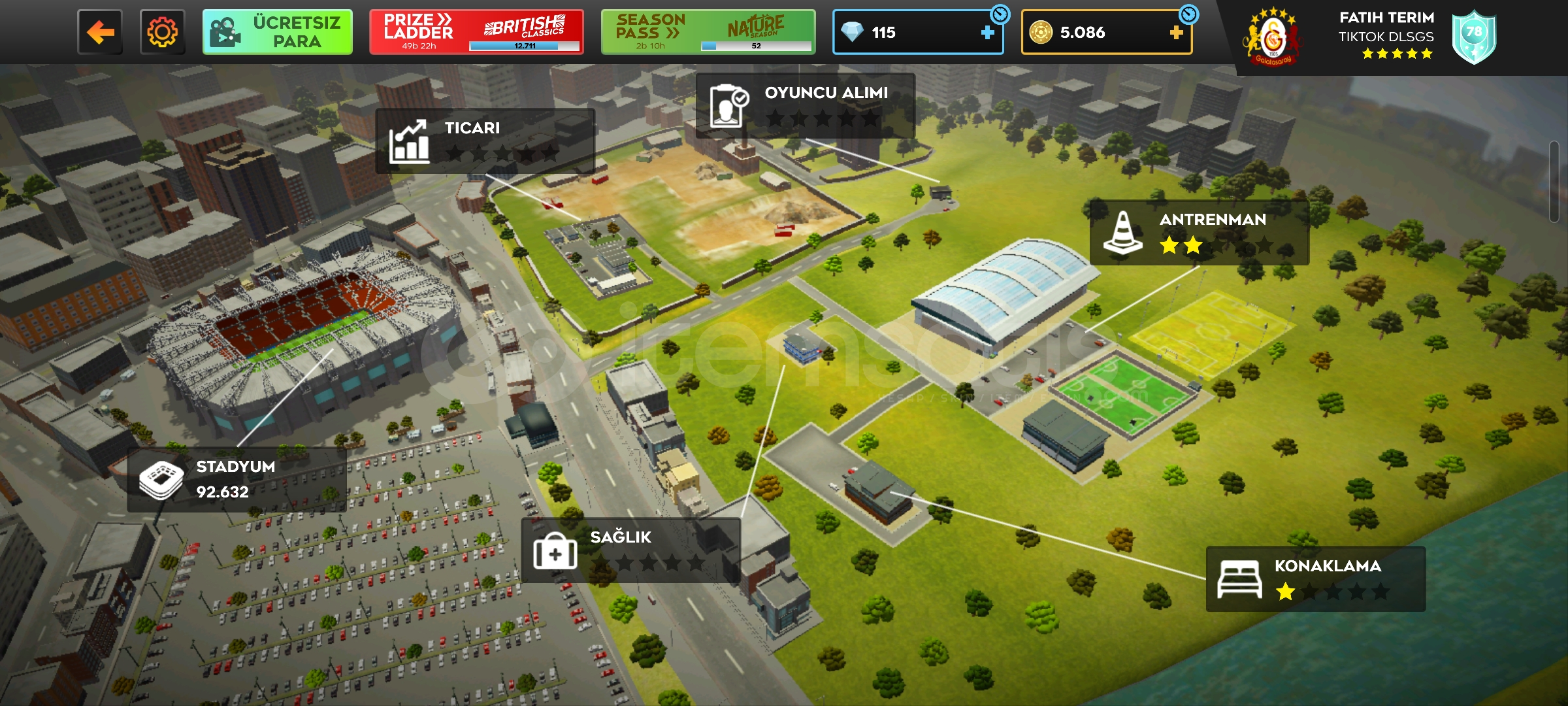Buy more coins with the gold plus

(x=1176, y=33)
